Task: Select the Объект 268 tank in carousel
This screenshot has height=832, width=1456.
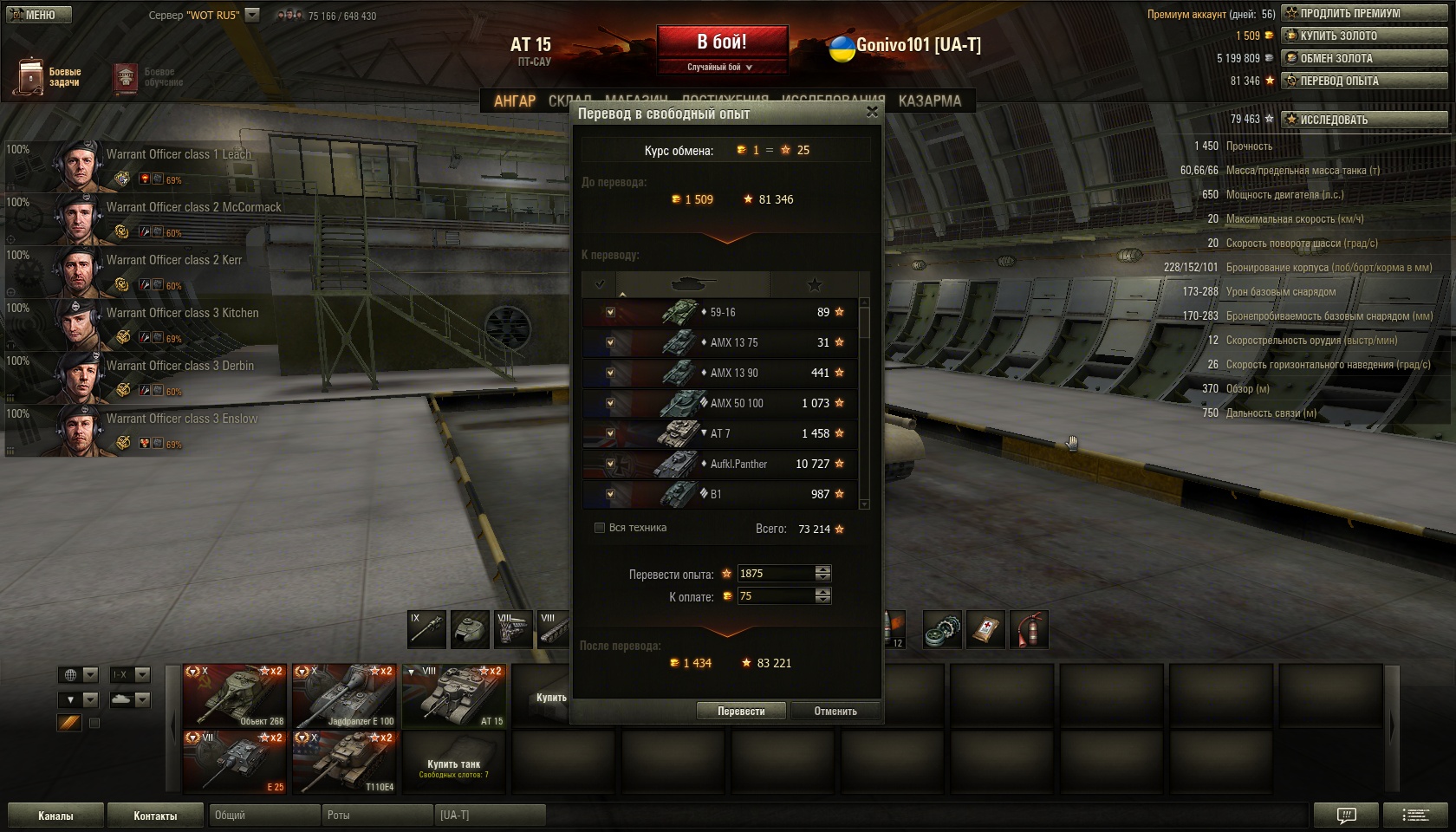Action: click(x=234, y=695)
